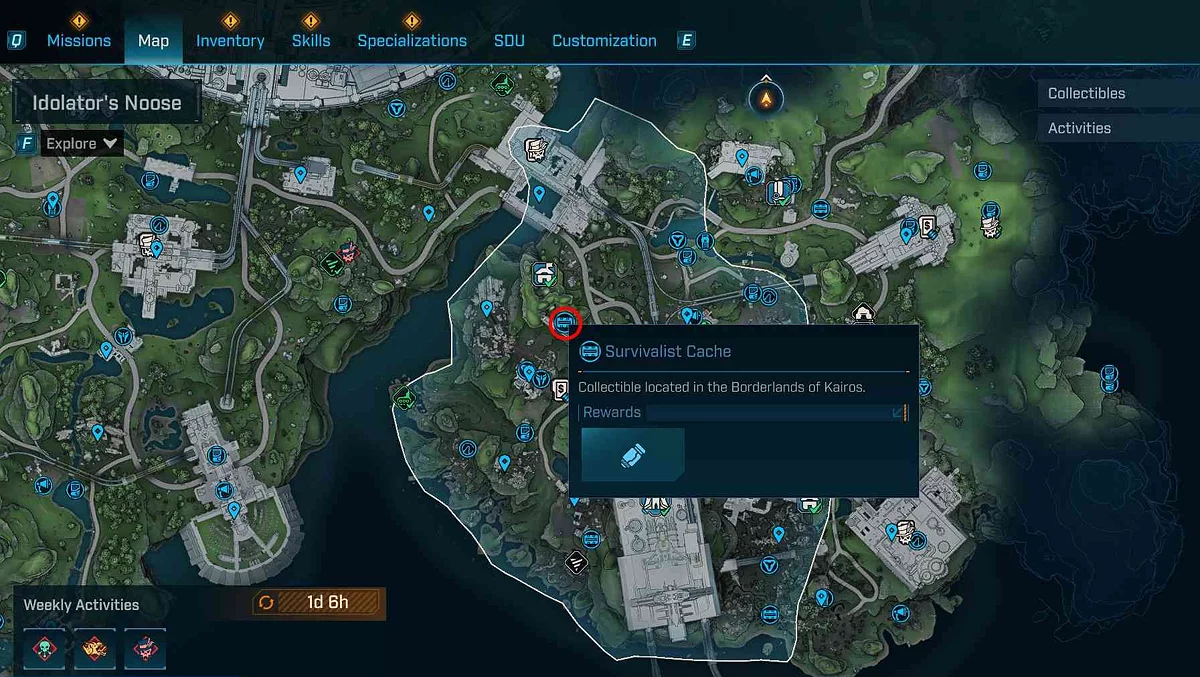Go to the SDU tab
The width and height of the screenshot is (1200, 677).
click(509, 41)
